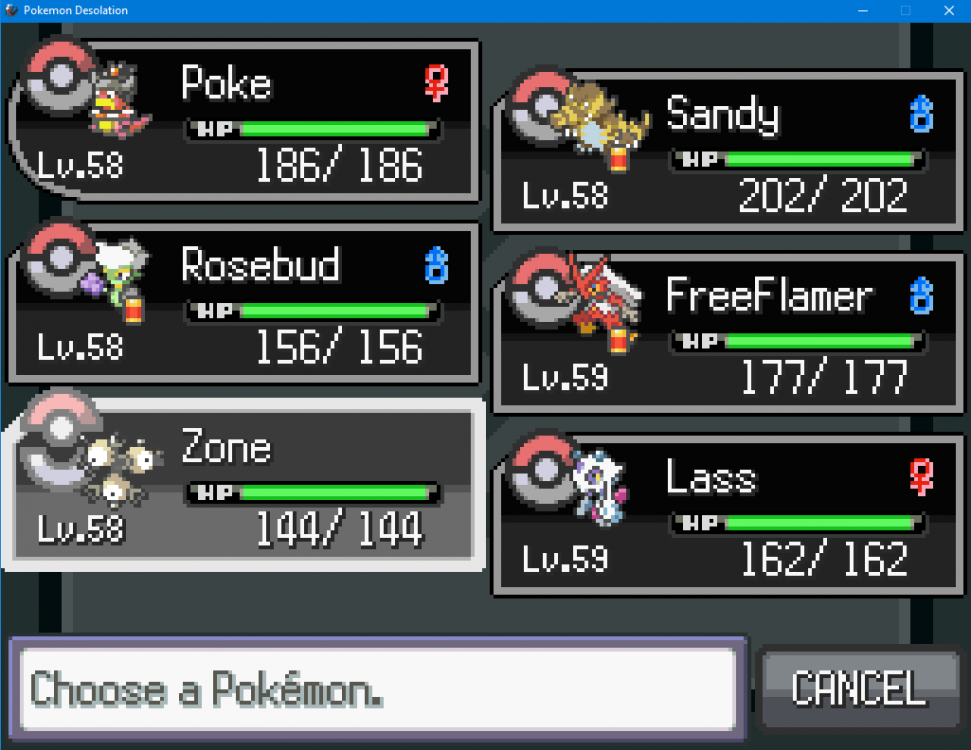Select Sandy's party slot
Image resolution: width=971 pixels, height=750 pixels.
click(728, 151)
